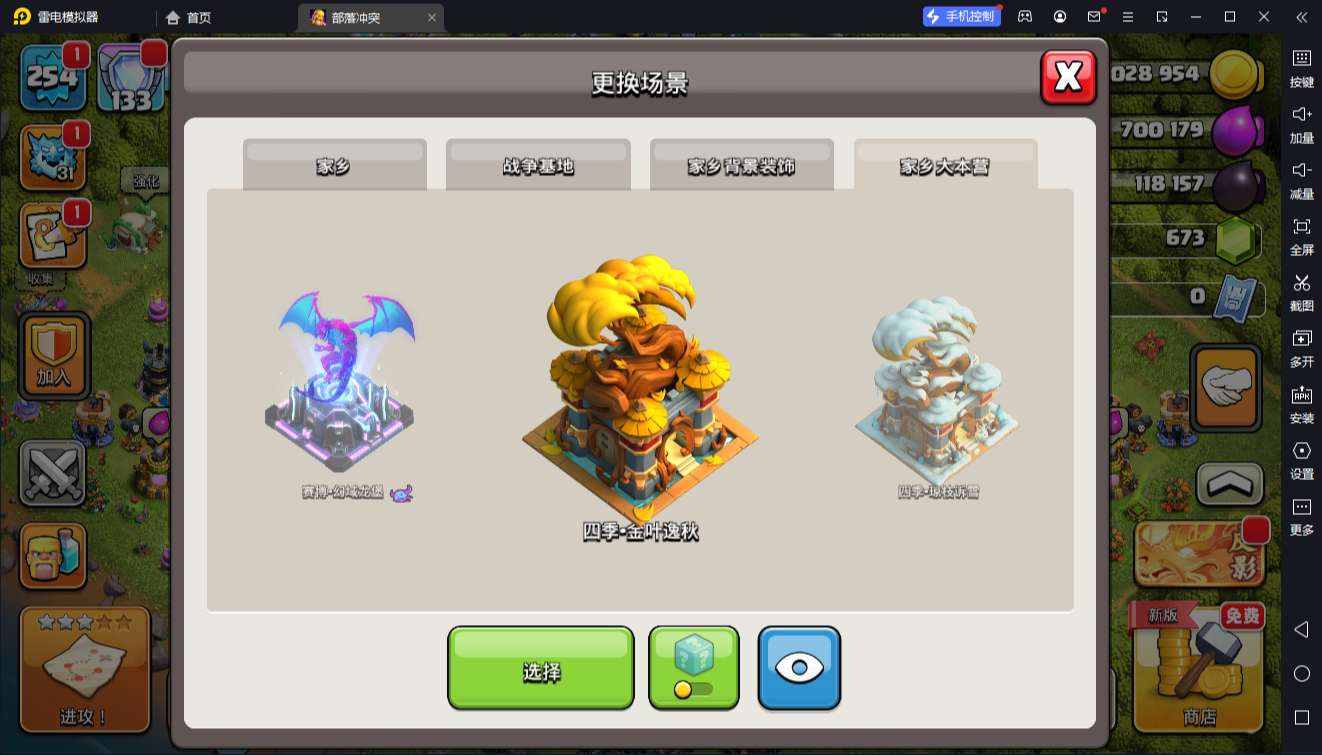Switch to the 家乡 tab
The image size is (1322, 755).
[x=334, y=165]
